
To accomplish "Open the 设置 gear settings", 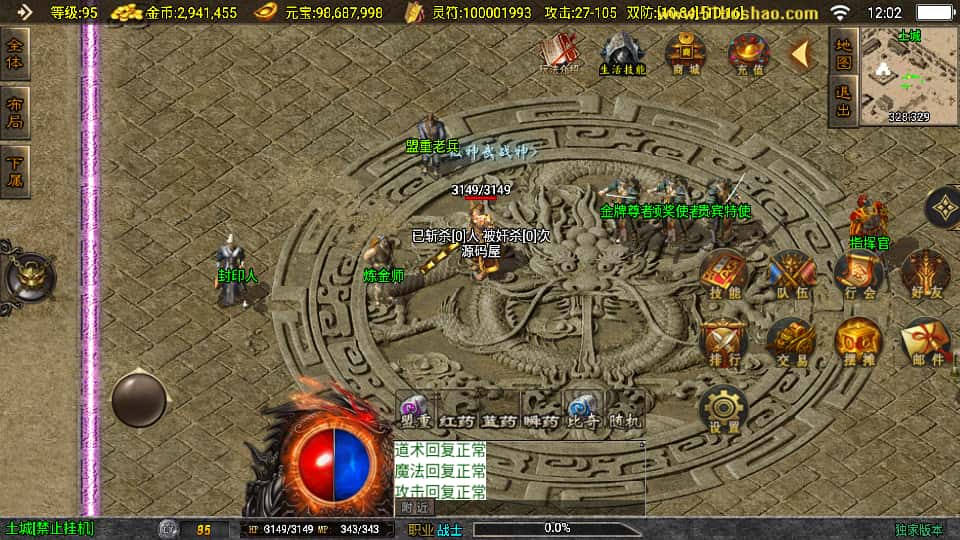I will (x=724, y=410).
